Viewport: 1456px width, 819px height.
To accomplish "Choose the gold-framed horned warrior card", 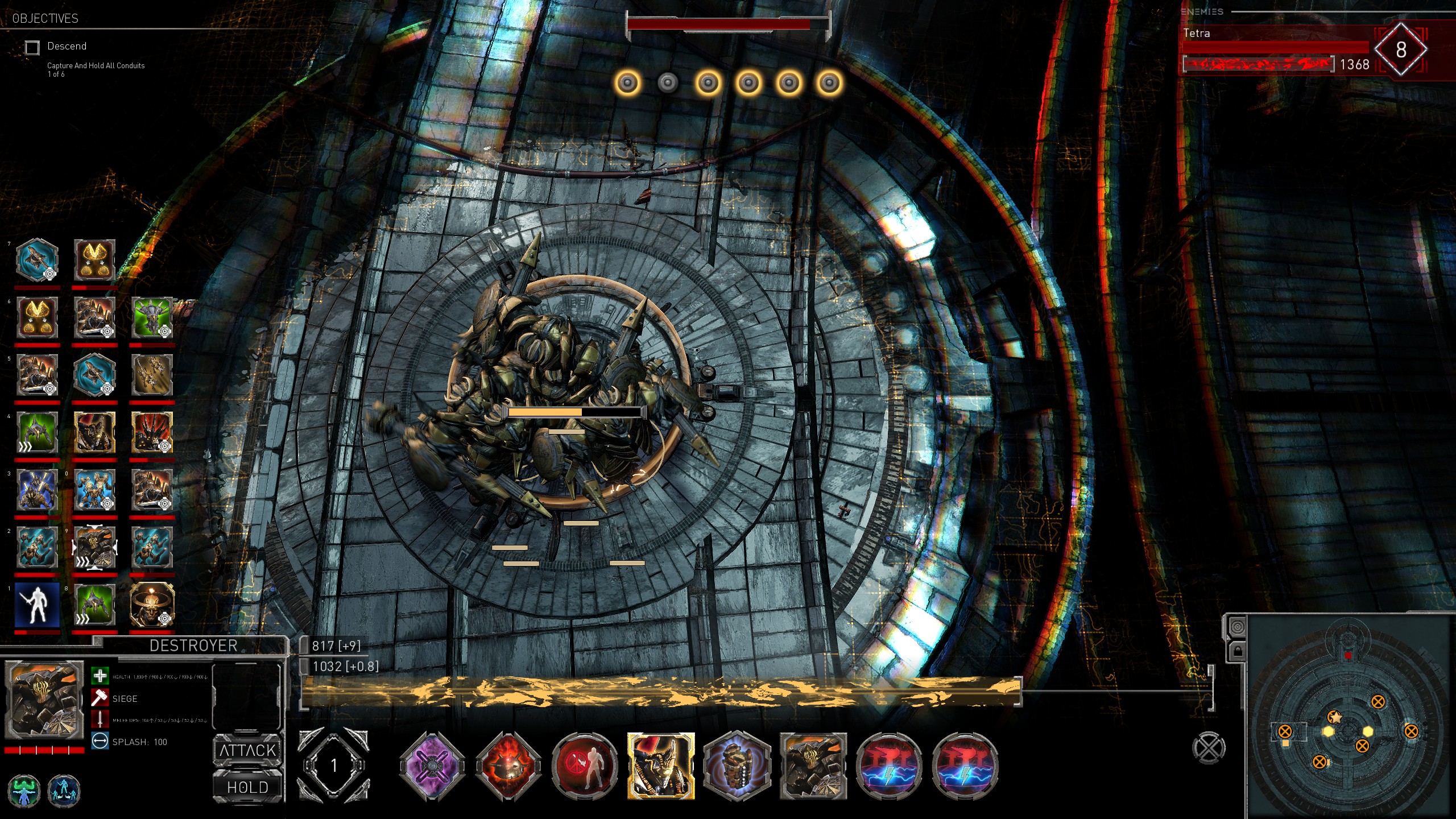I will pos(661,766).
